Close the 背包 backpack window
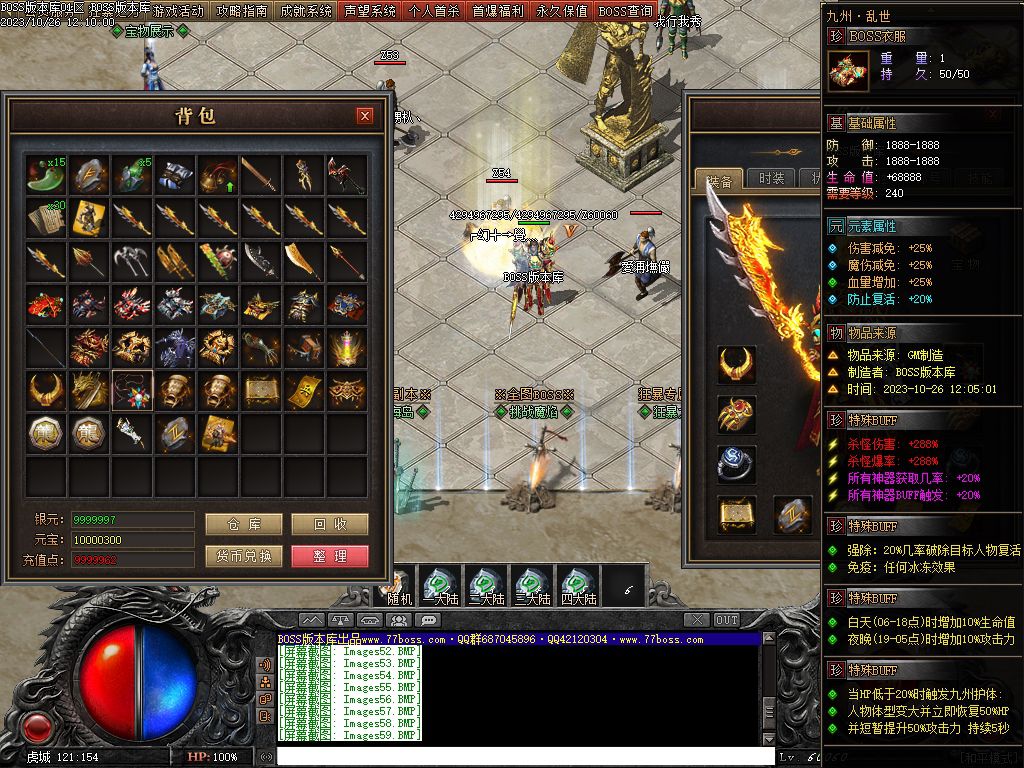1024x768 pixels. point(365,116)
